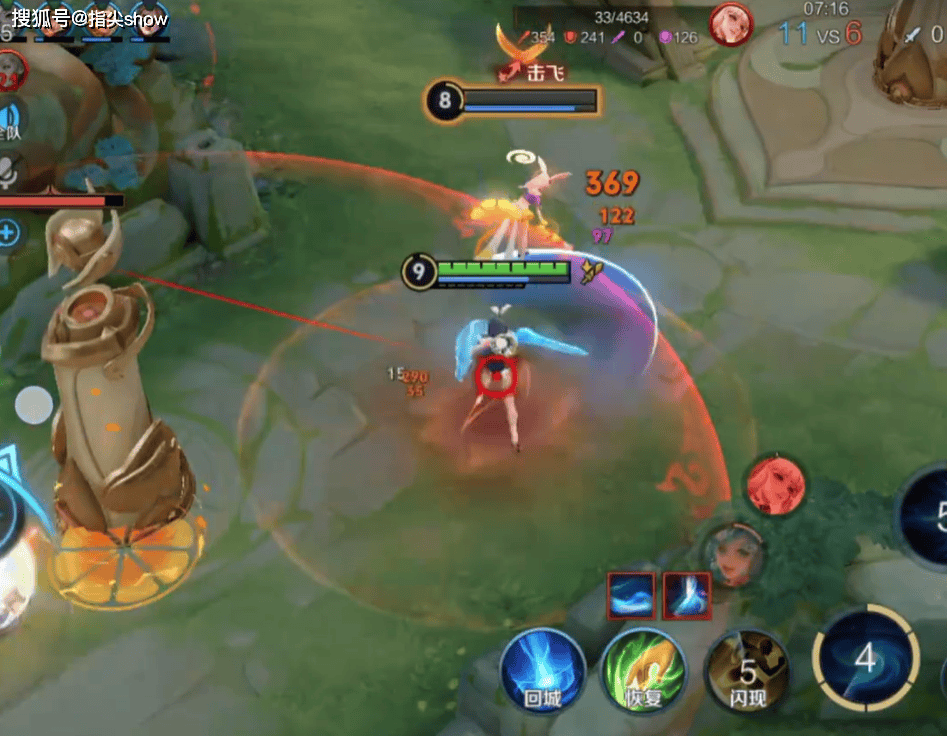947x736 pixels.
Task: Target the red-tinted enemy hero portrait
Action: (x=776, y=485)
